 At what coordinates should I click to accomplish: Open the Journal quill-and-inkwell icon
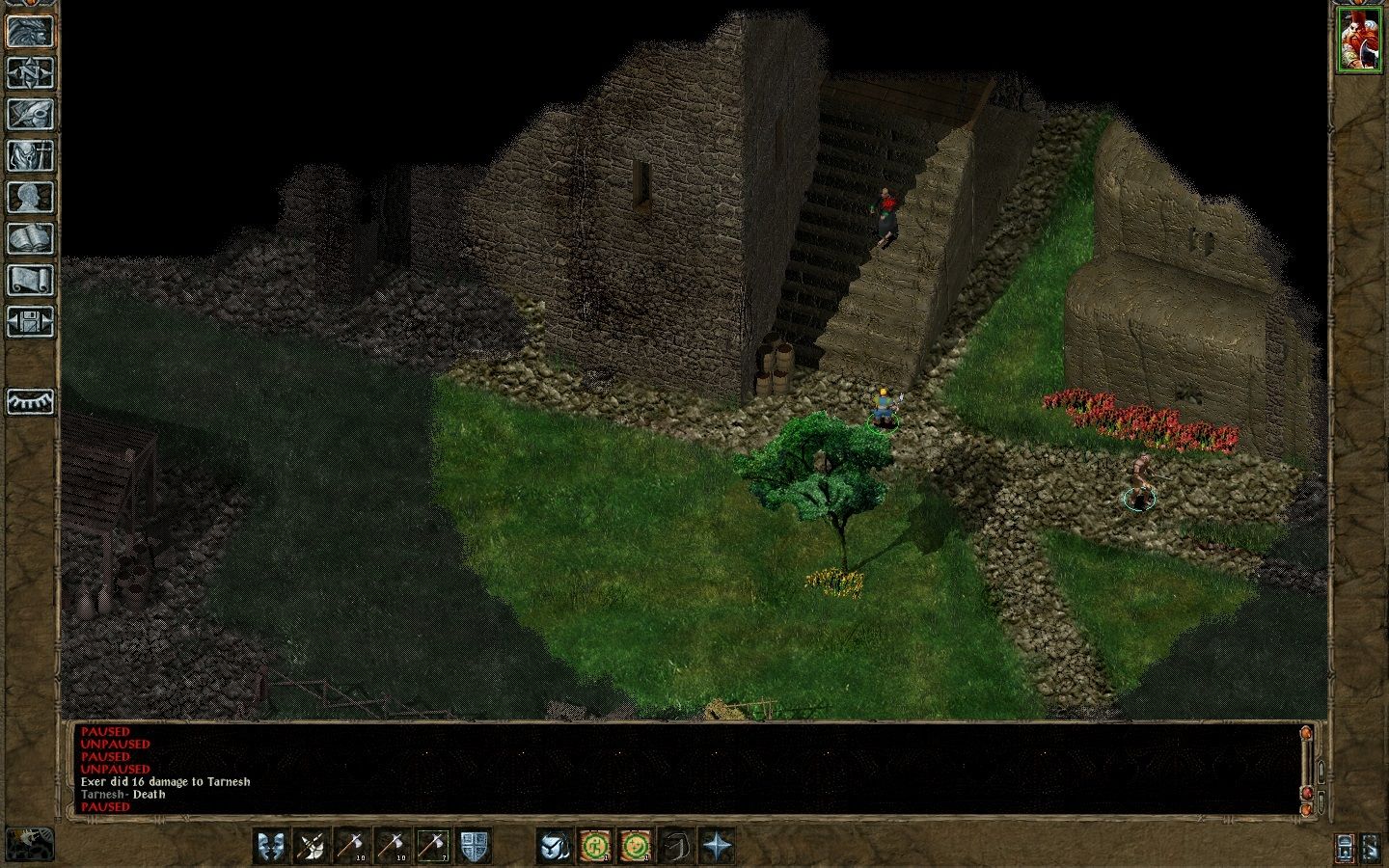click(x=31, y=113)
